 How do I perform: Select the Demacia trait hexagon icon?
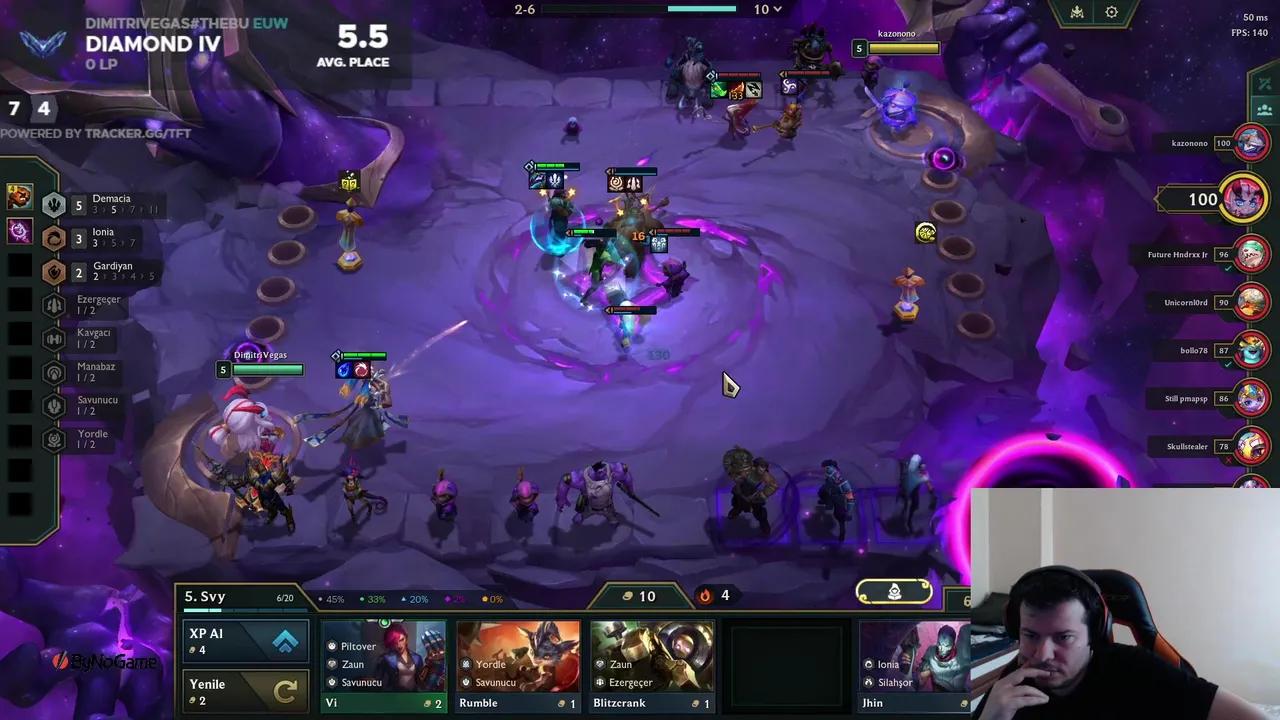pyautogui.click(x=54, y=204)
